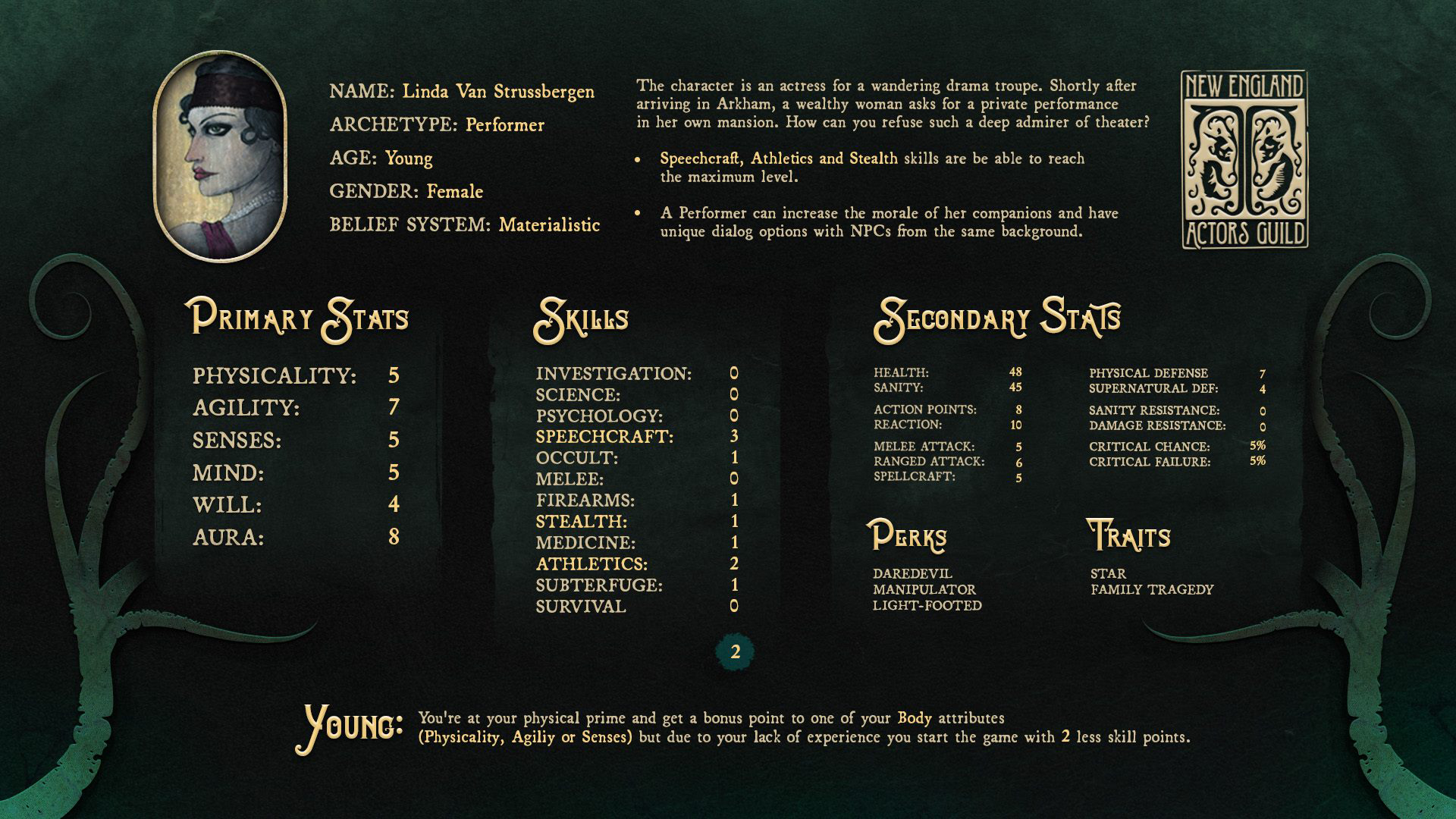Click the Speechcraft skill value of 3
Viewport: 1456px width, 819px height.
[x=735, y=436]
